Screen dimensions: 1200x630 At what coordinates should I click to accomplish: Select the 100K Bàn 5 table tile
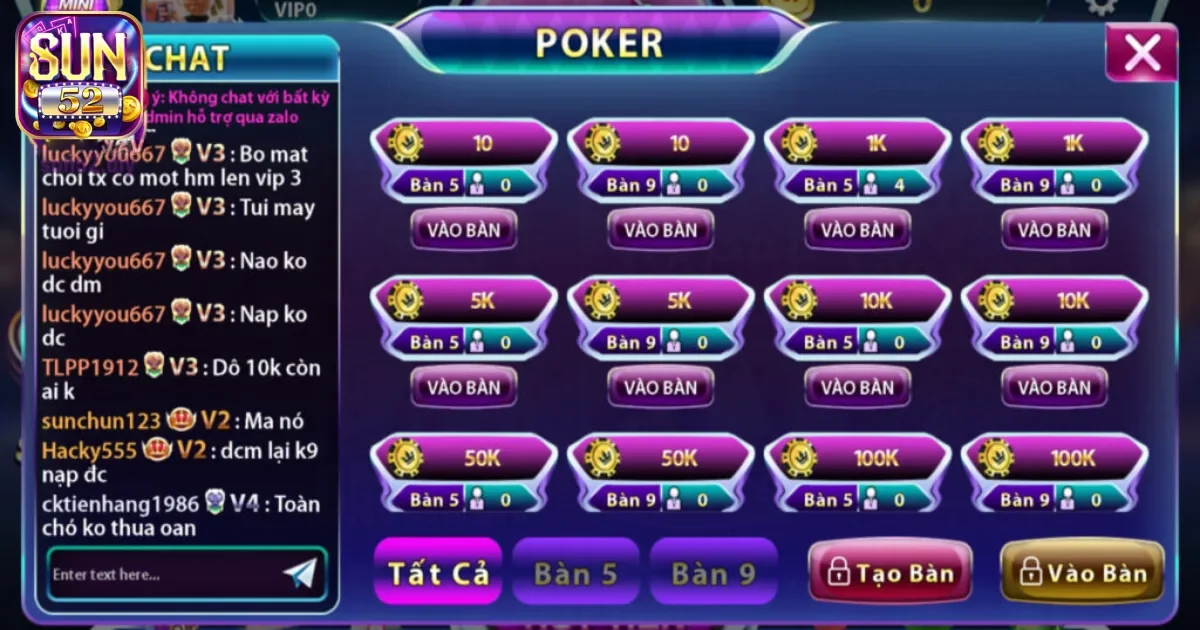tap(858, 474)
